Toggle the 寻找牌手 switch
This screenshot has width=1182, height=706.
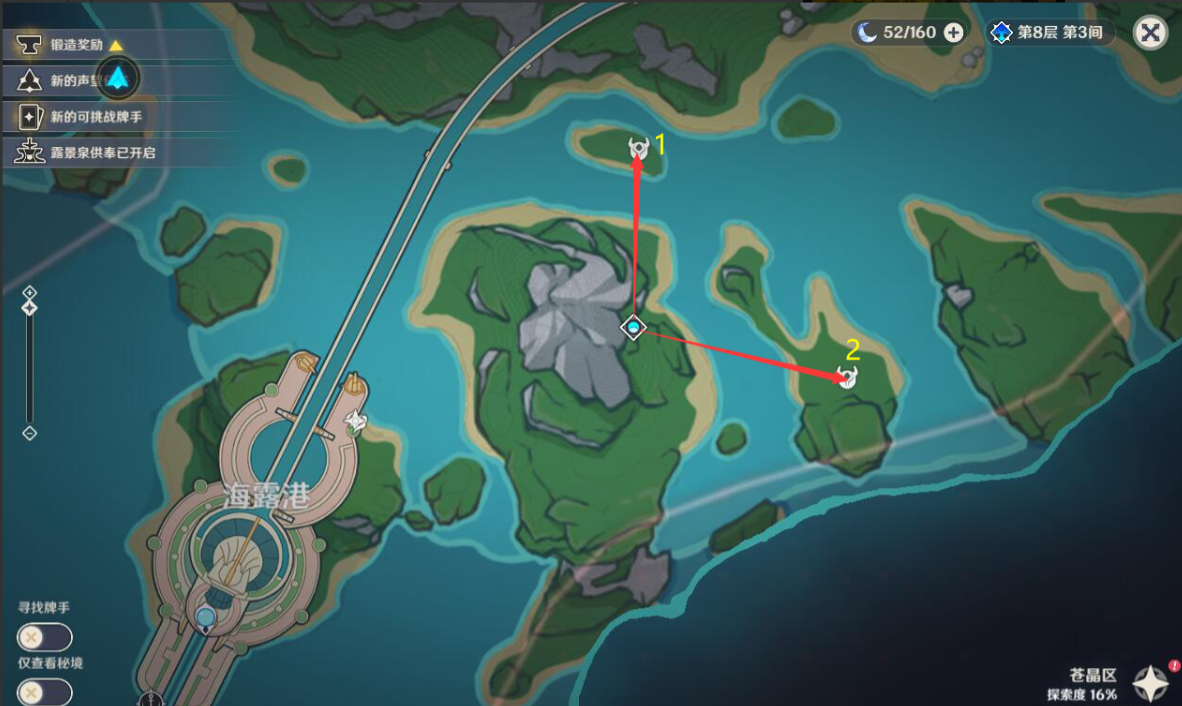point(44,637)
